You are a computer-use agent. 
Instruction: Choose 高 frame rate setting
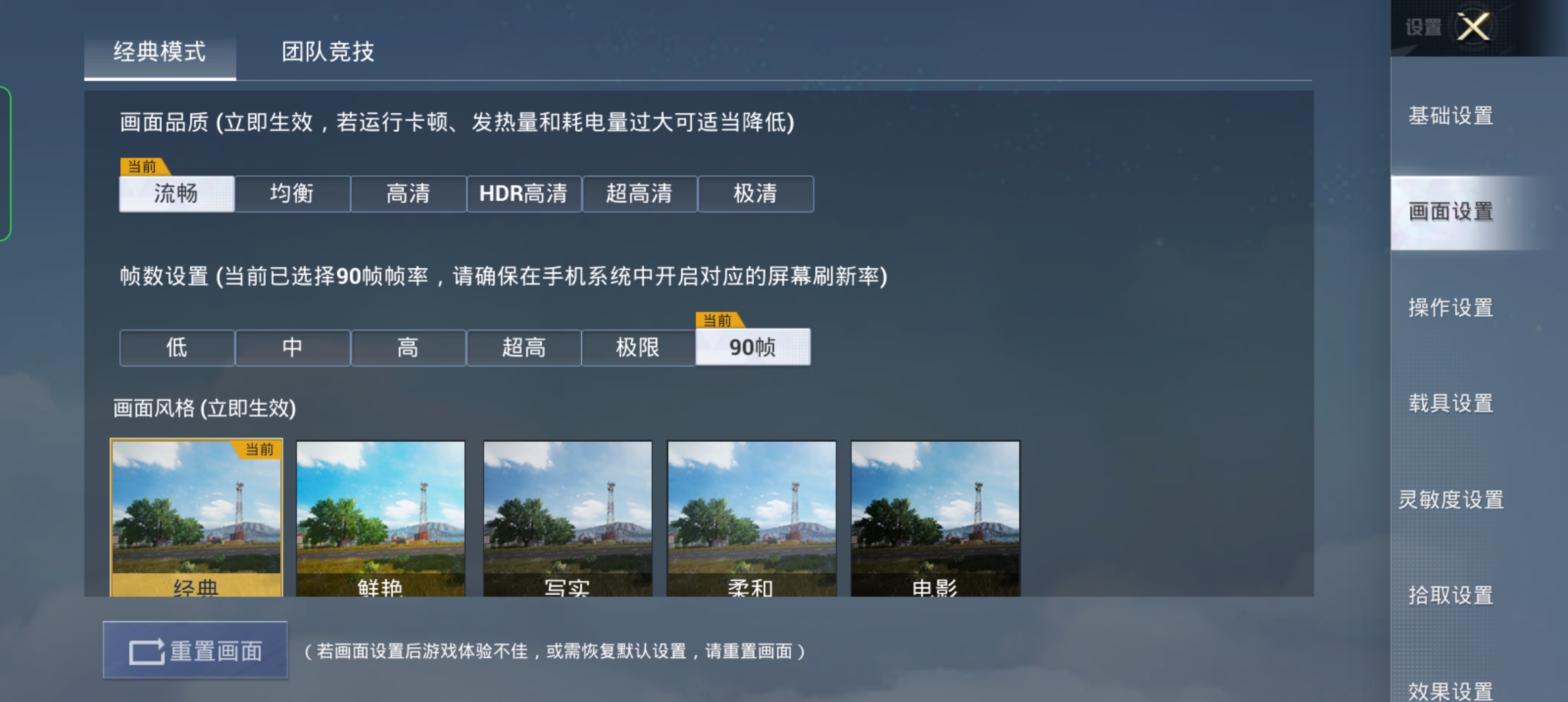tap(408, 348)
